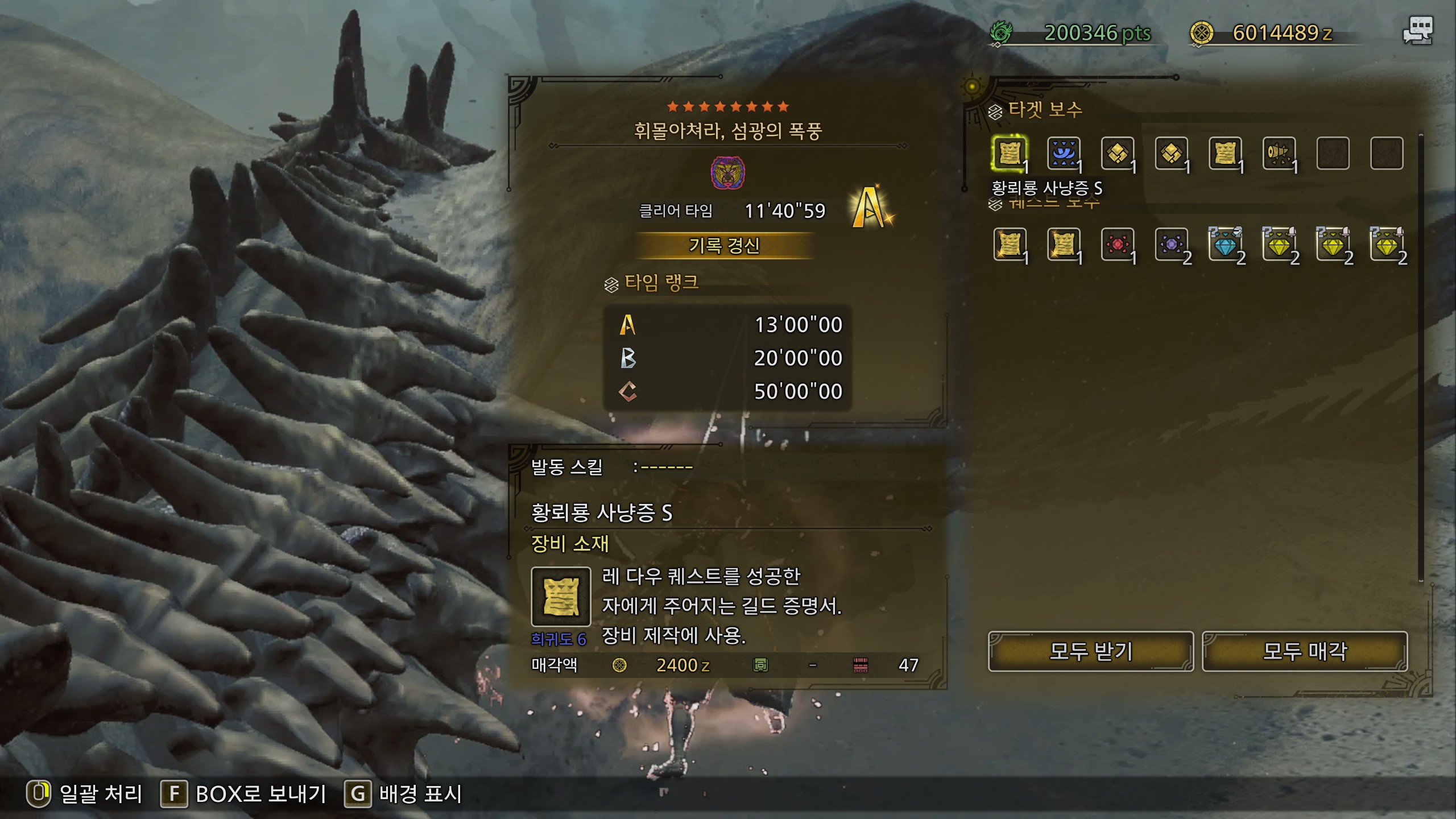Open the chat icon in top corner
1456x819 pixels.
click(x=1417, y=30)
